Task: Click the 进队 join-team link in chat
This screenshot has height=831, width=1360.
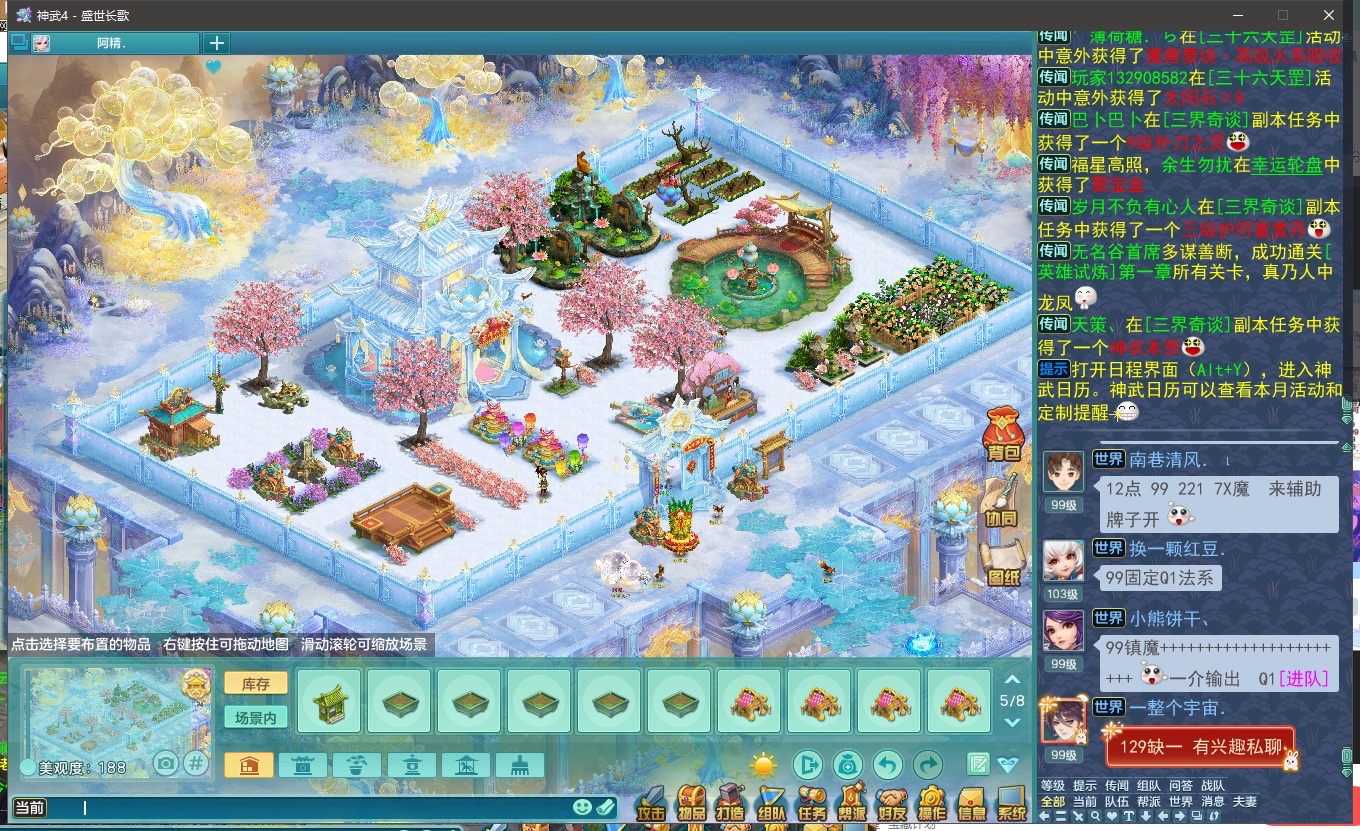Action: [x=1304, y=678]
